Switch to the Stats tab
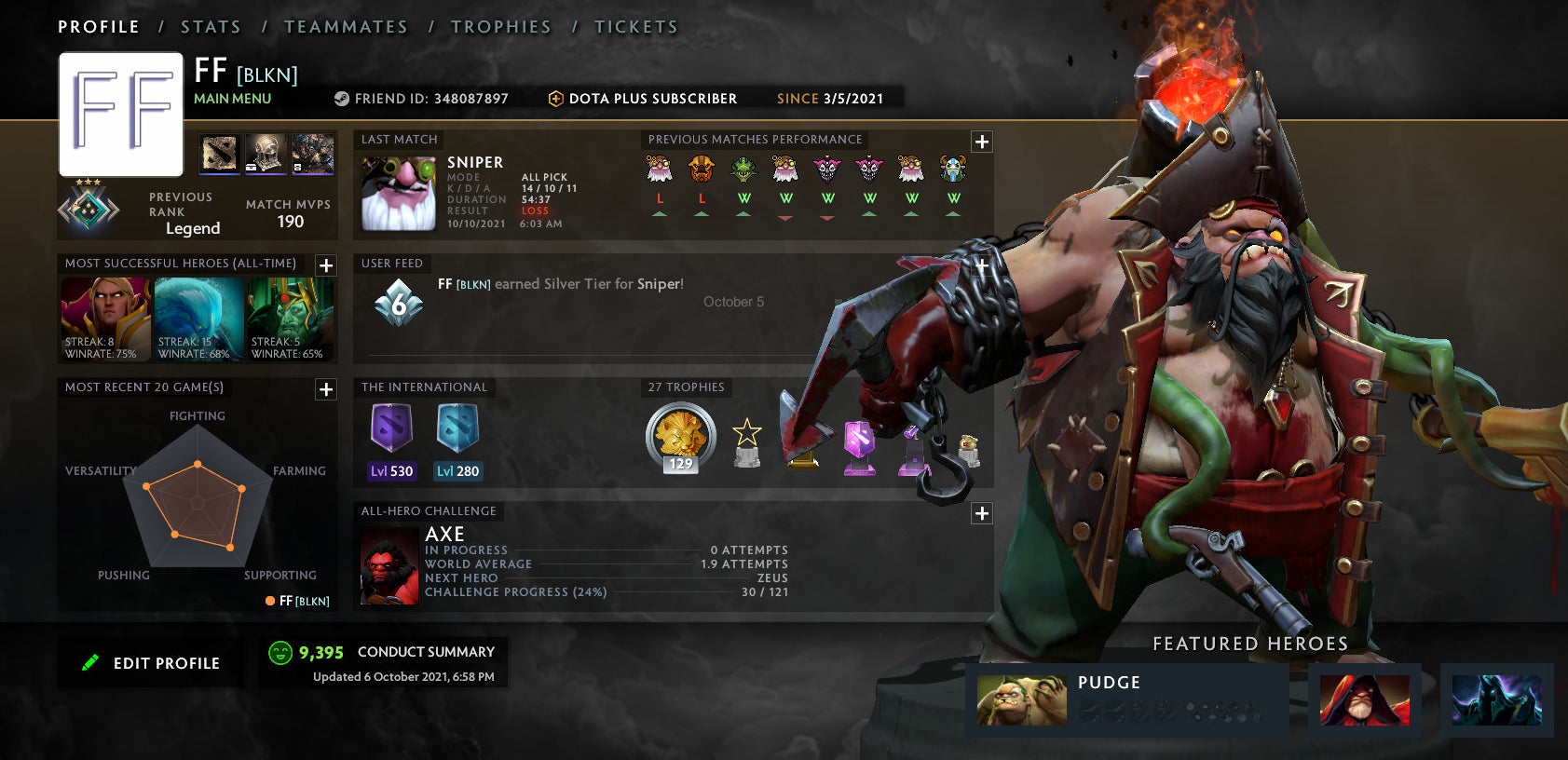 pos(211,26)
